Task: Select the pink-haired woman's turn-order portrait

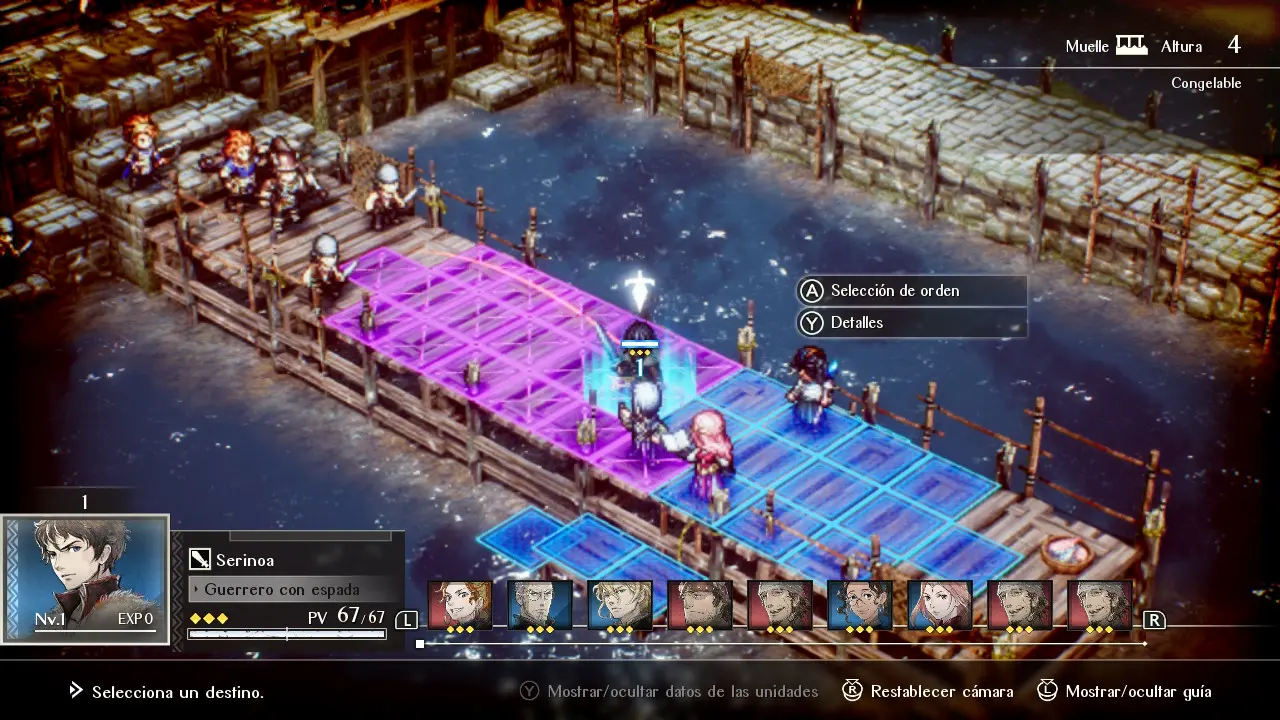Action: [x=940, y=605]
